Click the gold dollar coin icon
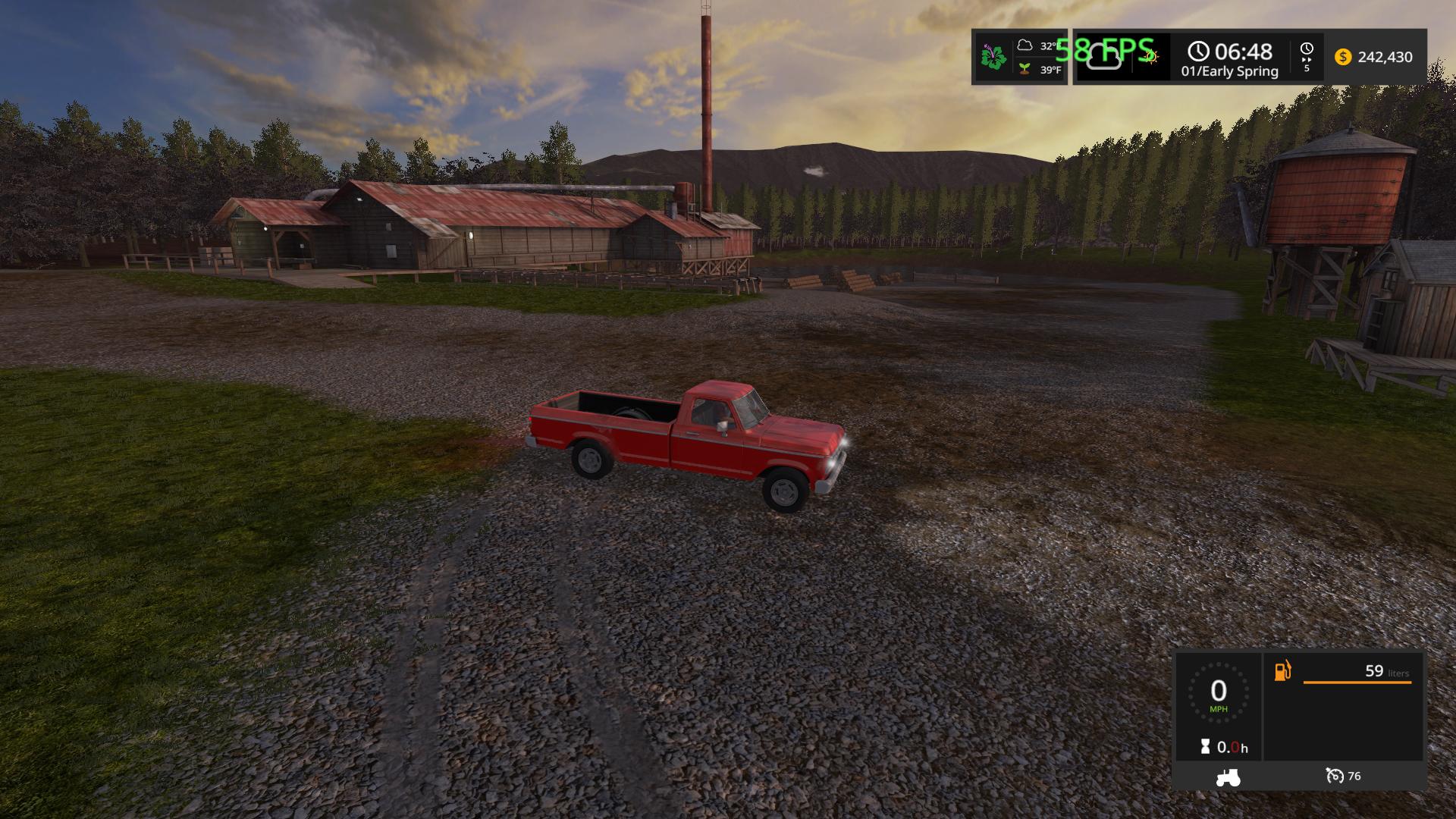The image size is (1456, 819). pyautogui.click(x=1343, y=57)
